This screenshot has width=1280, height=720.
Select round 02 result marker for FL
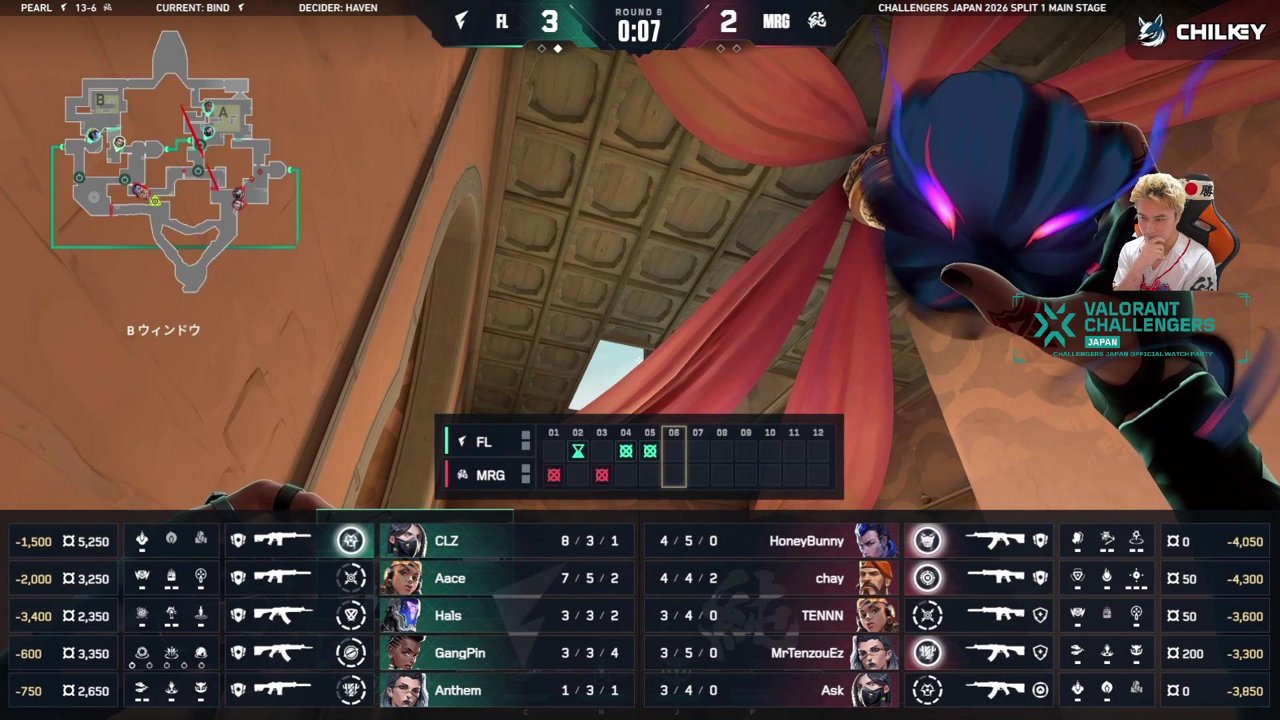point(578,451)
